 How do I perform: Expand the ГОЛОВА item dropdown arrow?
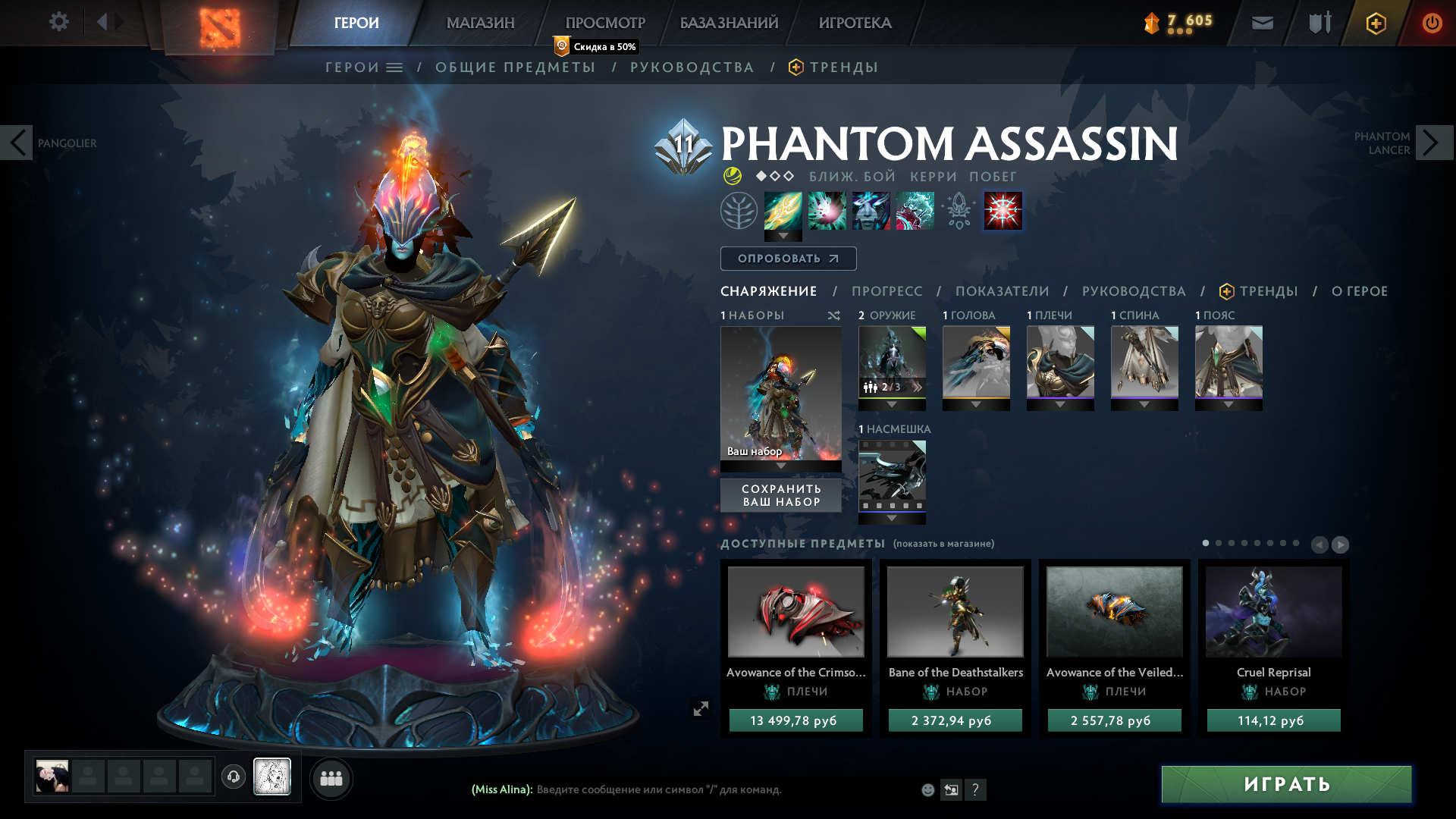(x=977, y=405)
